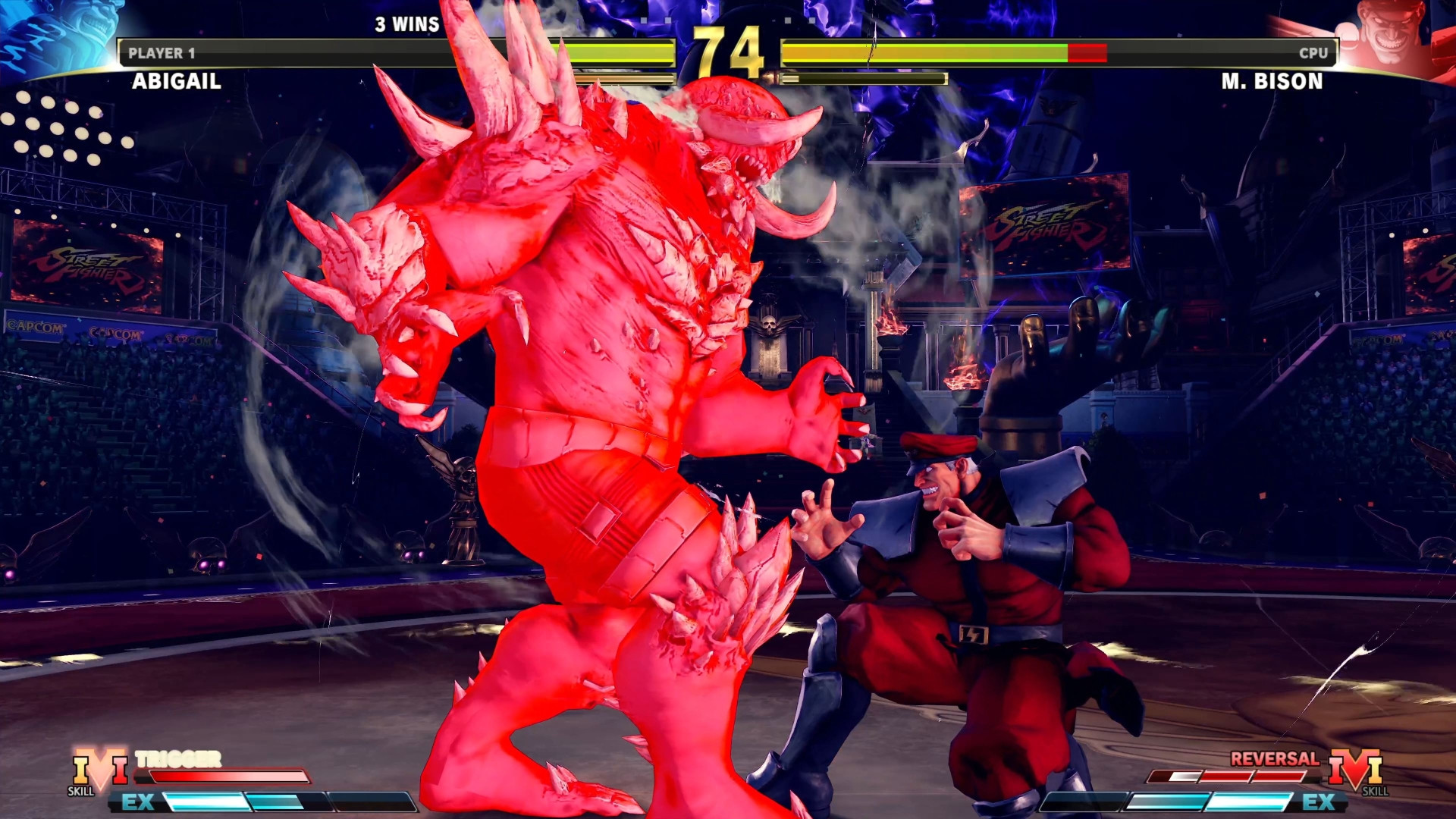The height and width of the screenshot is (819, 1456).
Task: Select the ABIGAIL name label
Action: [174, 83]
